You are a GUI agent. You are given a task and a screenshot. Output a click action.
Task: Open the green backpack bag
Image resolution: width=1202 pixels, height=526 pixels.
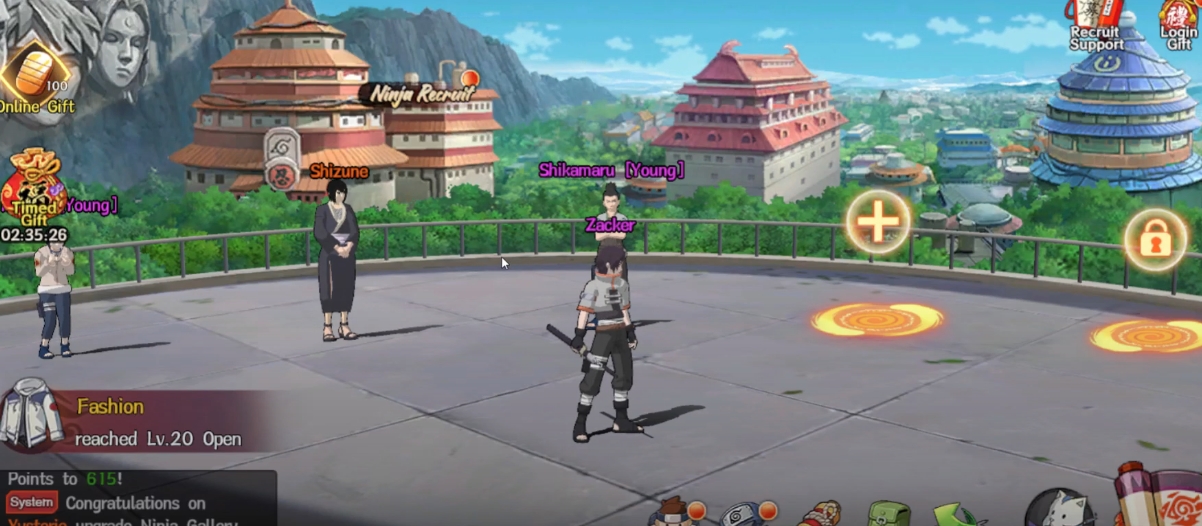click(887, 514)
